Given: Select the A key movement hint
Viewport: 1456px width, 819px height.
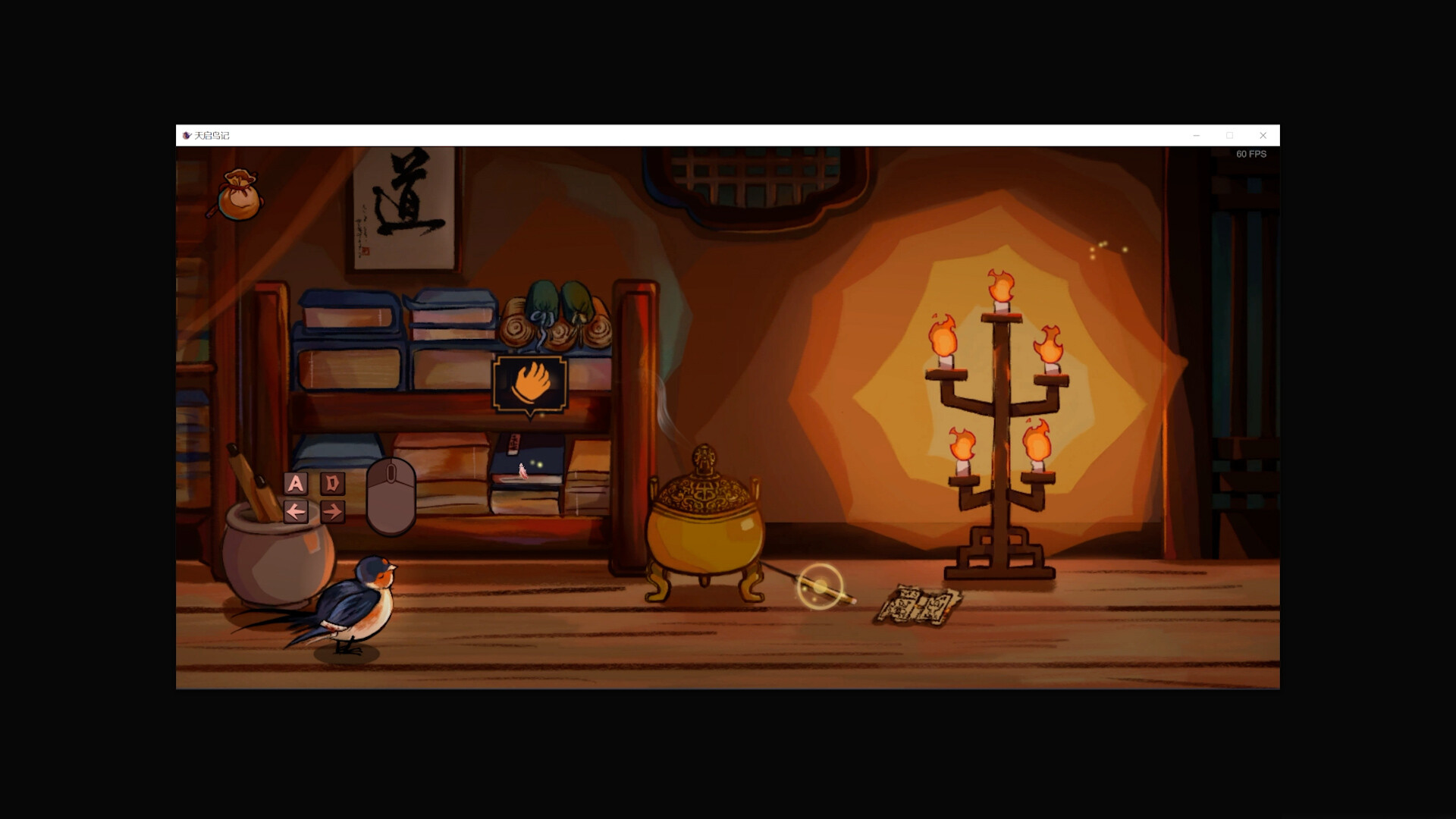Looking at the screenshot, I should [297, 483].
